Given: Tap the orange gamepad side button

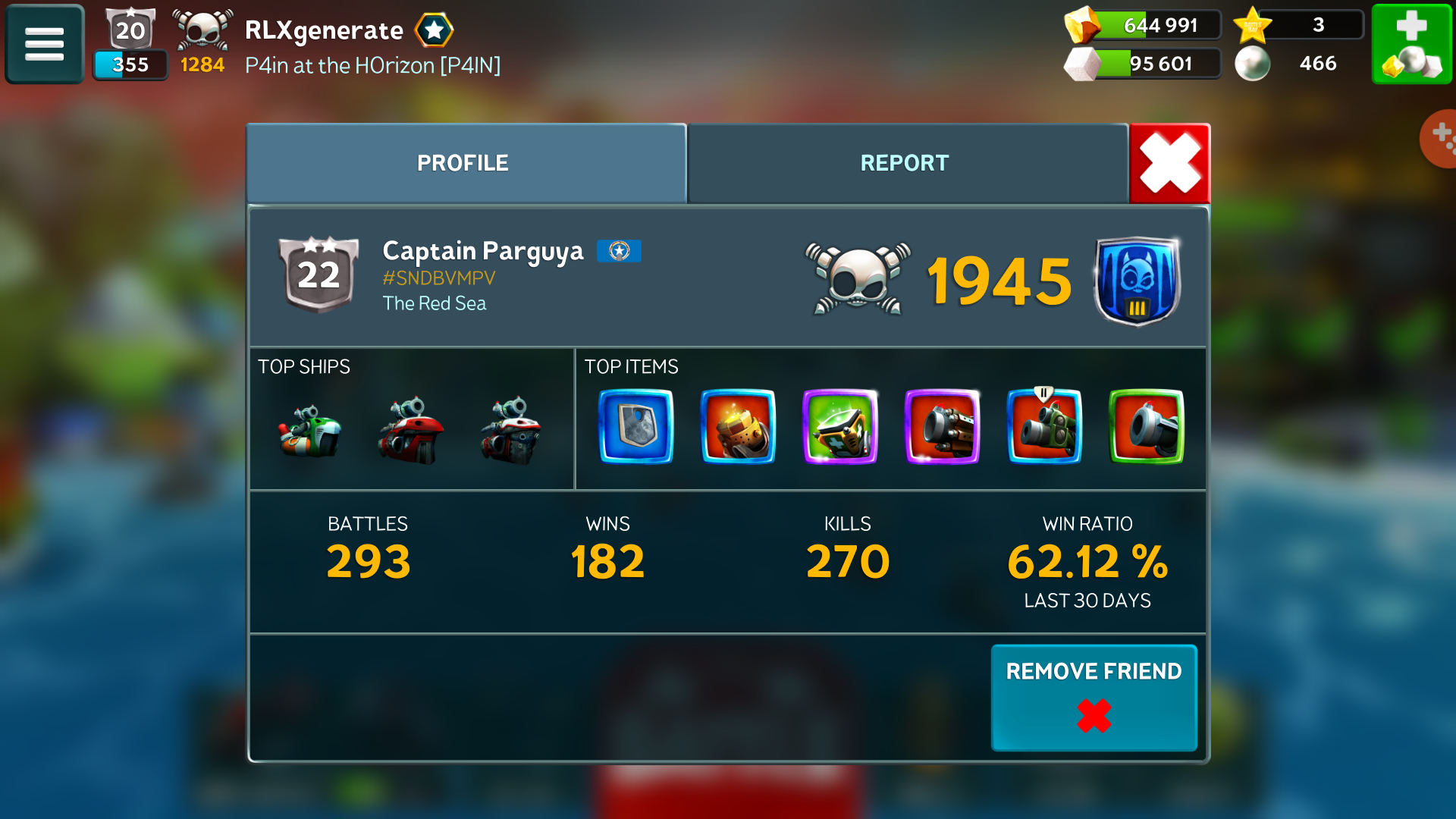Looking at the screenshot, I should [x=1439, y=138].
